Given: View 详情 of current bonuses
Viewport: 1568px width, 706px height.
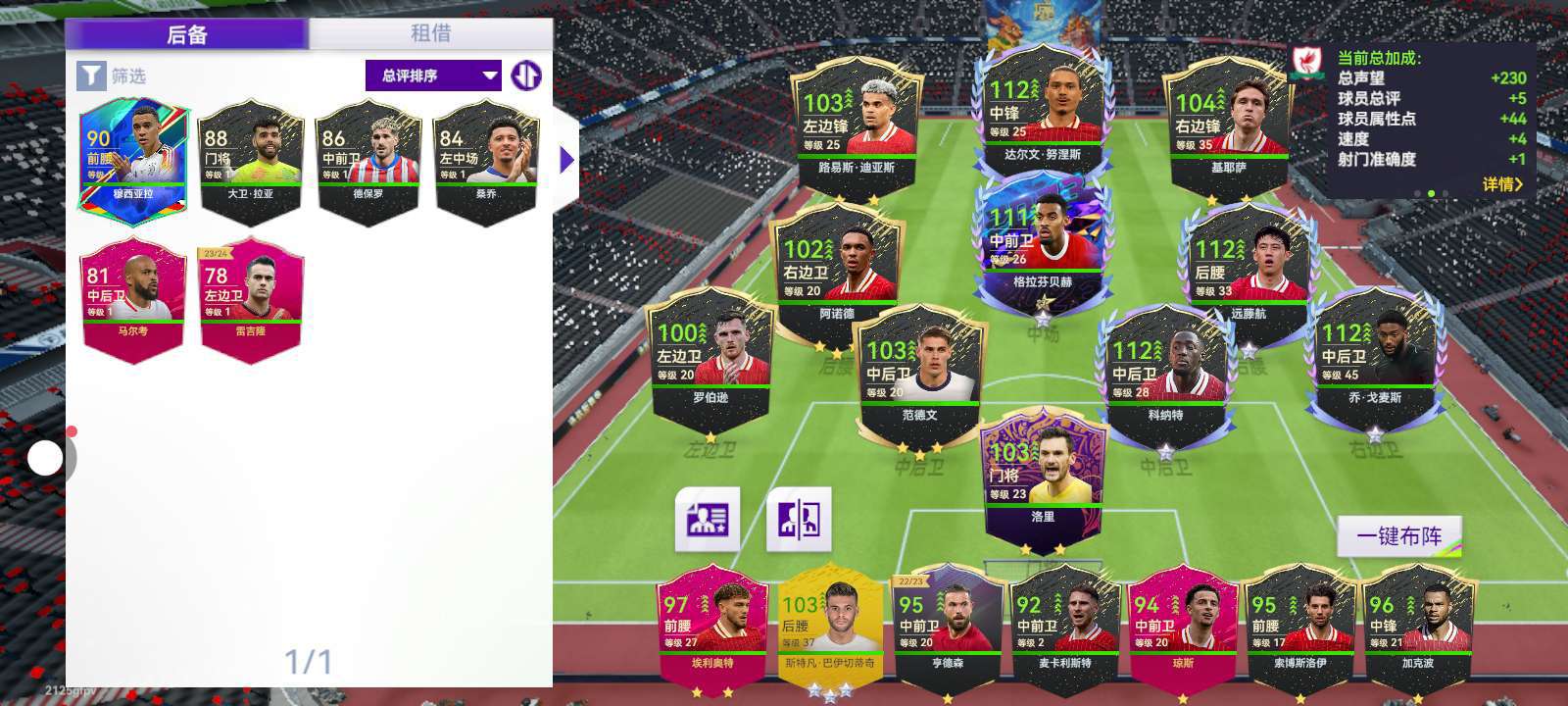Looking at the screenshot, I should 1501,183.
